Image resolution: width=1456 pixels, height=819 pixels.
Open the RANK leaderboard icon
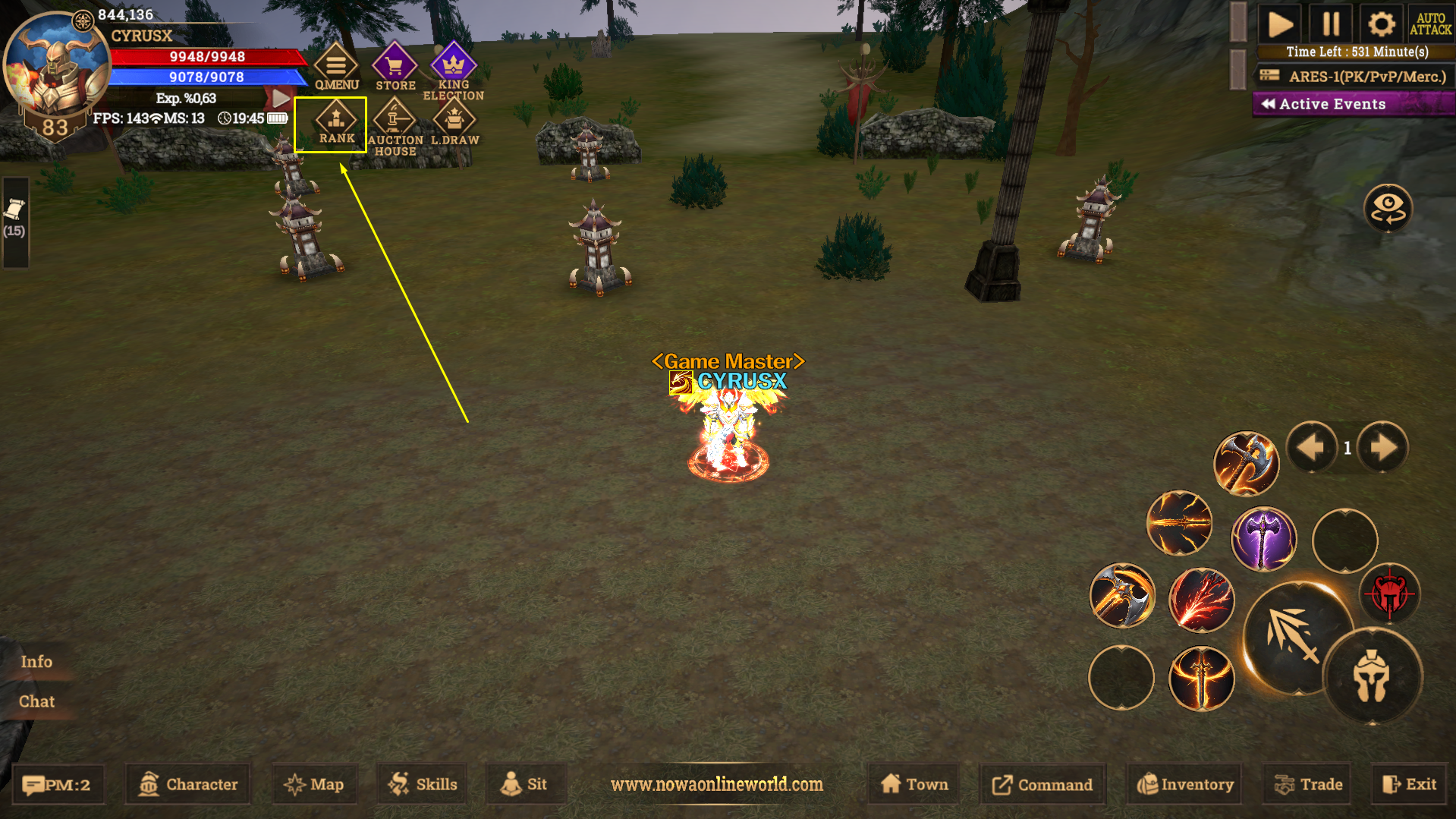coord(336,124)
